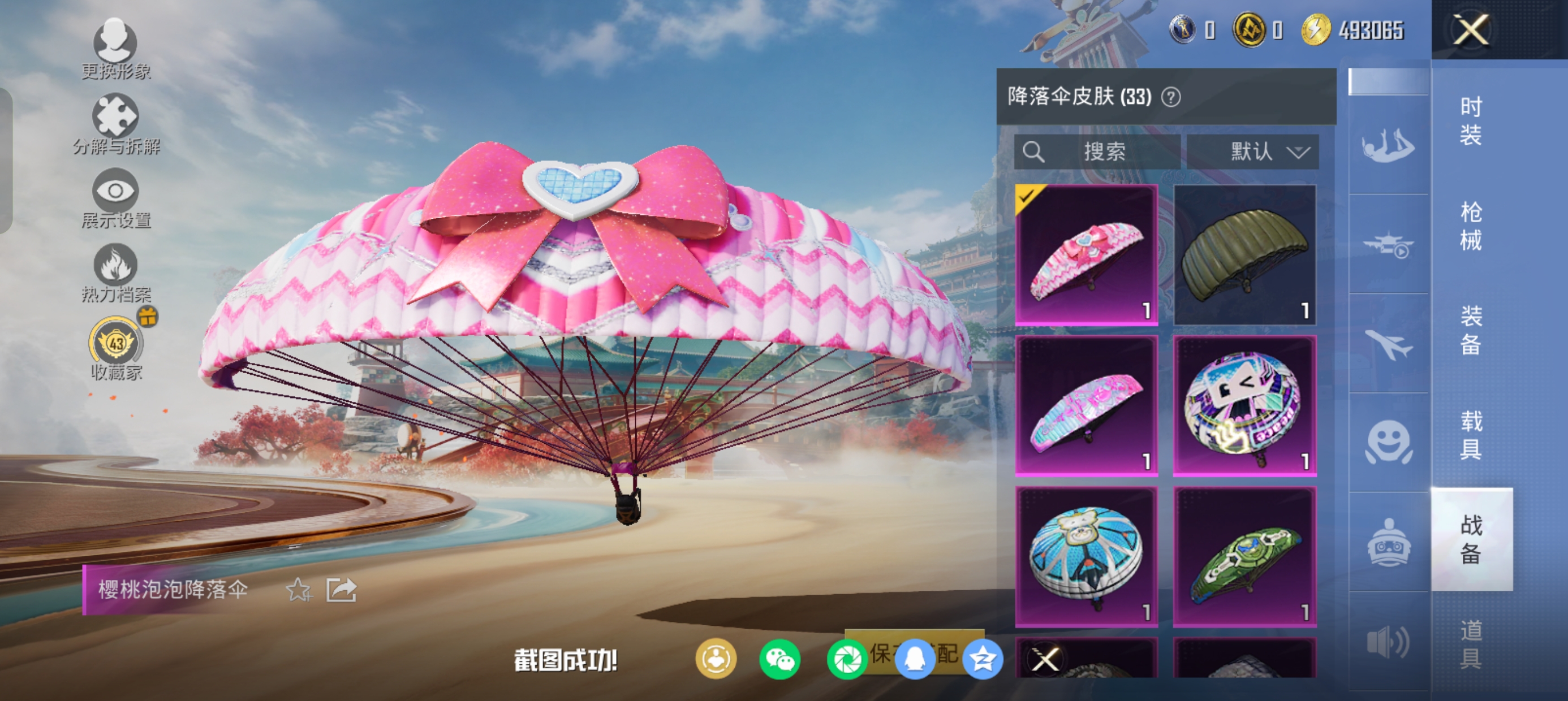This screenshot has height=701, width=1568.
Task: Switch to the 道具 items tab
Action: coord(1471,644)
